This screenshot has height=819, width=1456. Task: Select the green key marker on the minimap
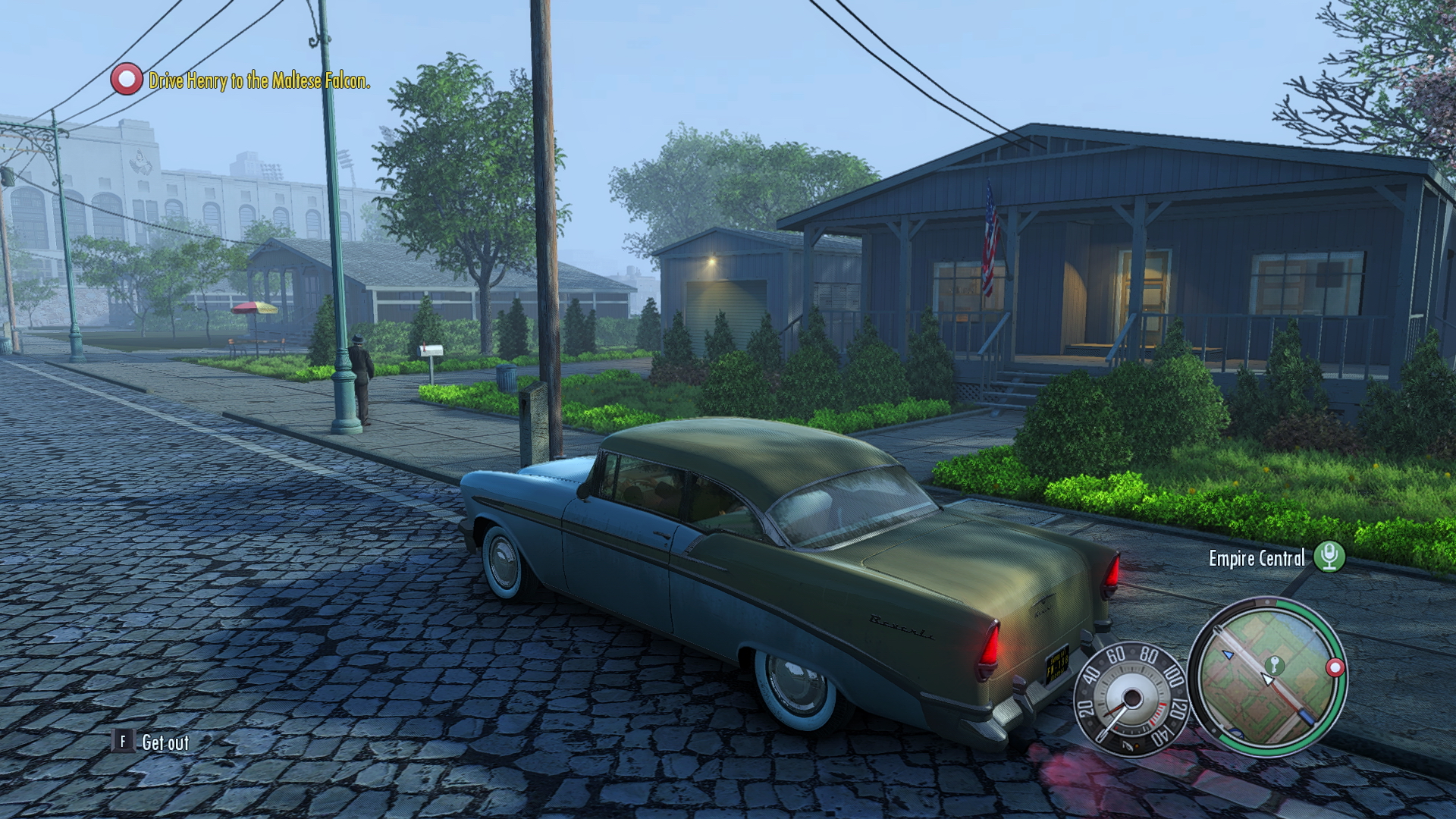1275,665
